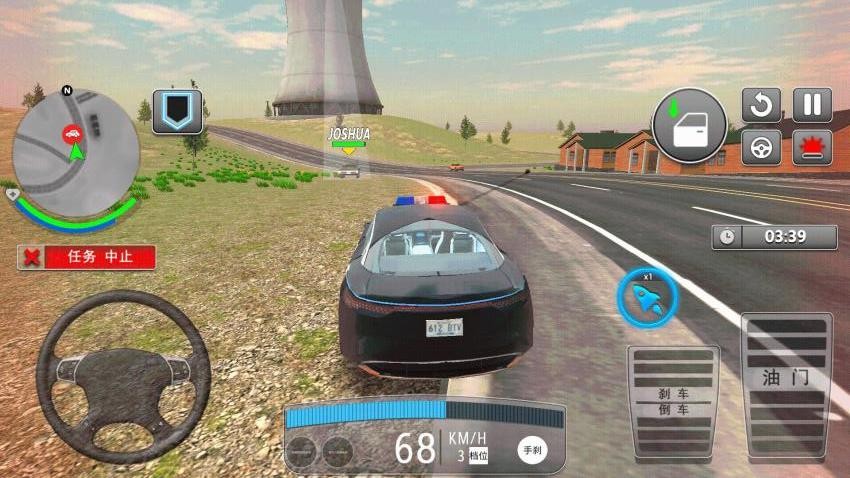Toggle the red police siren

point(812,148)
